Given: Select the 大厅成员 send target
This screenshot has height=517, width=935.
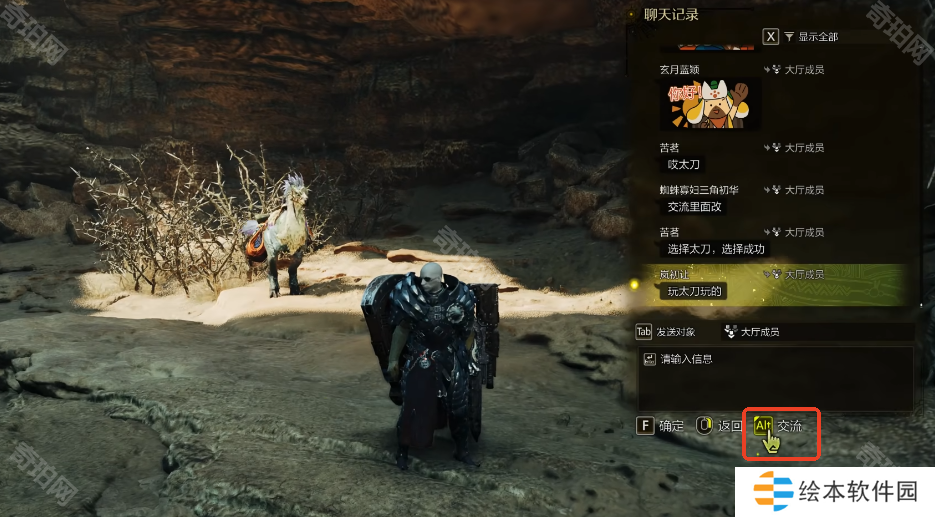Looking at the screenshot, I should pos(758,332).
